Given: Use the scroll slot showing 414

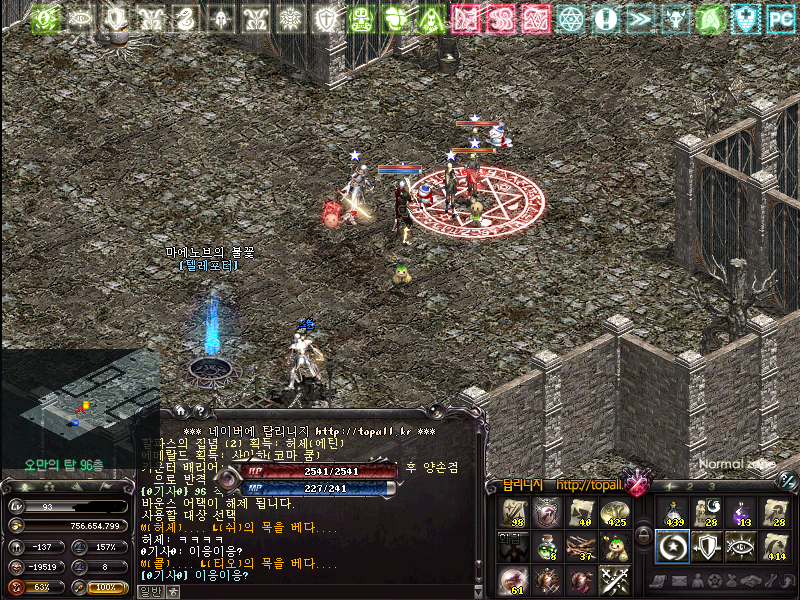Looking at the screenshot, I should coord(775,546).
